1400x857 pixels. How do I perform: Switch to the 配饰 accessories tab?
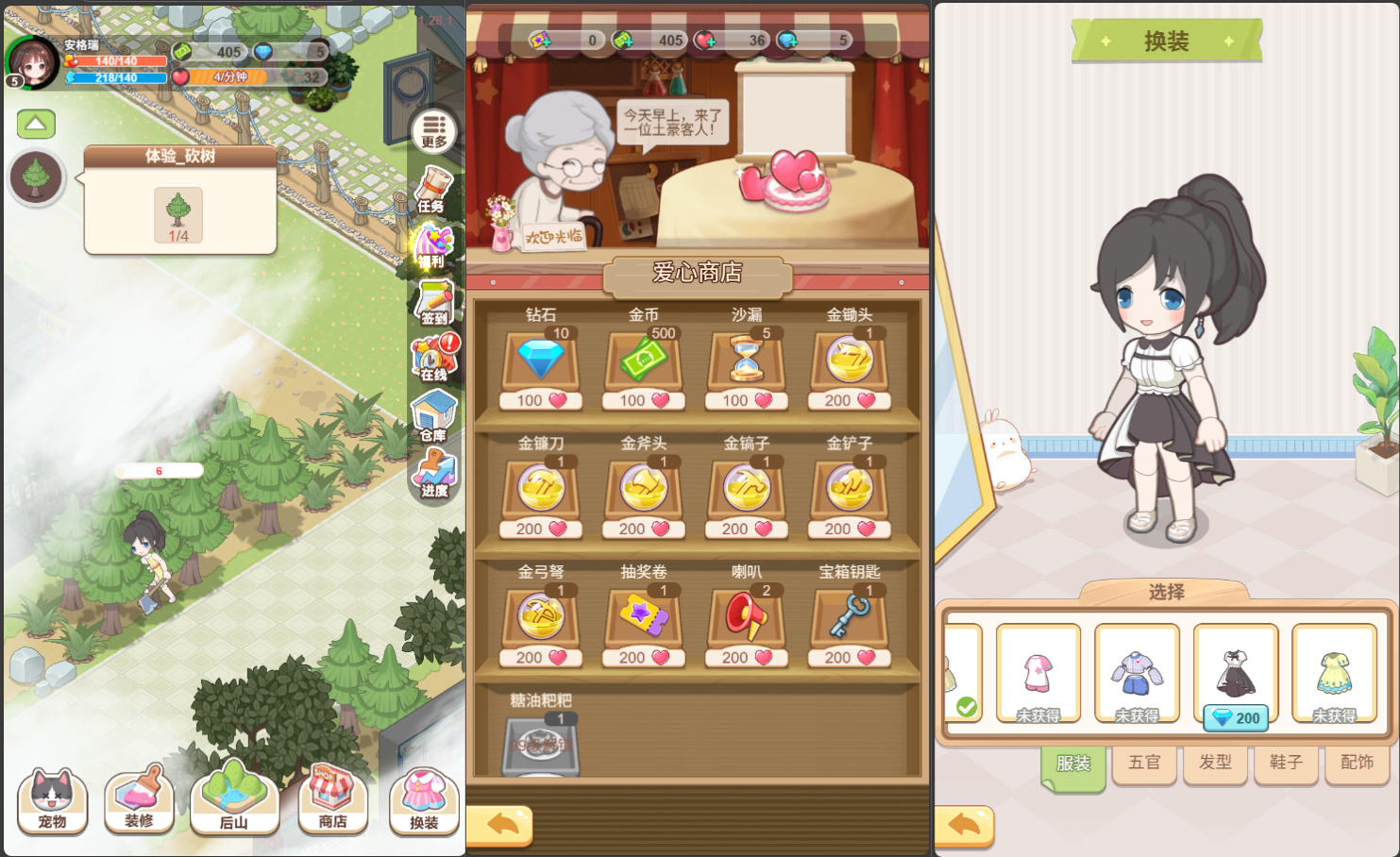tap(1357, 765)
